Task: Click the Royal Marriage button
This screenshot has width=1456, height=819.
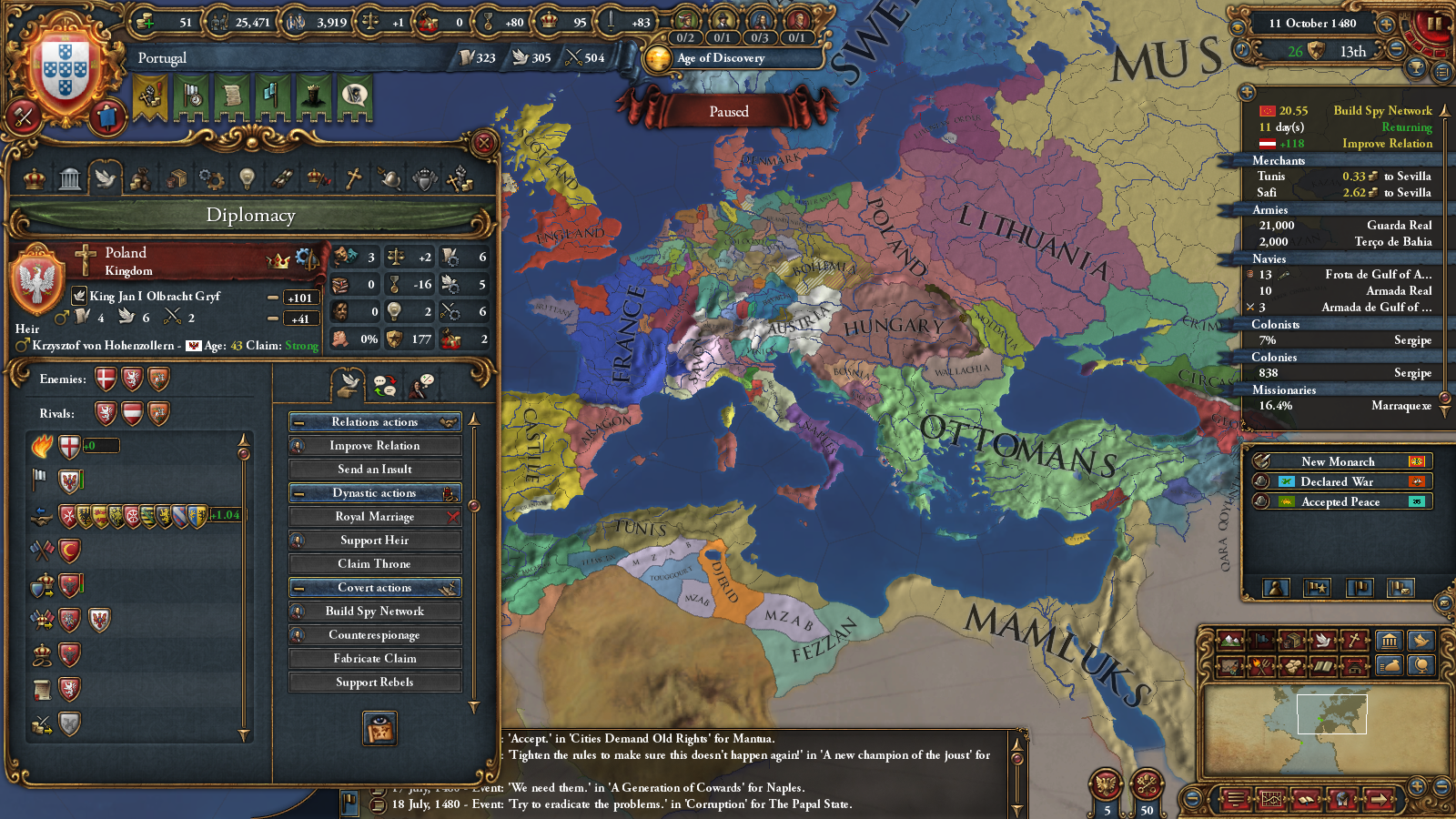Action: coord(374,516)
